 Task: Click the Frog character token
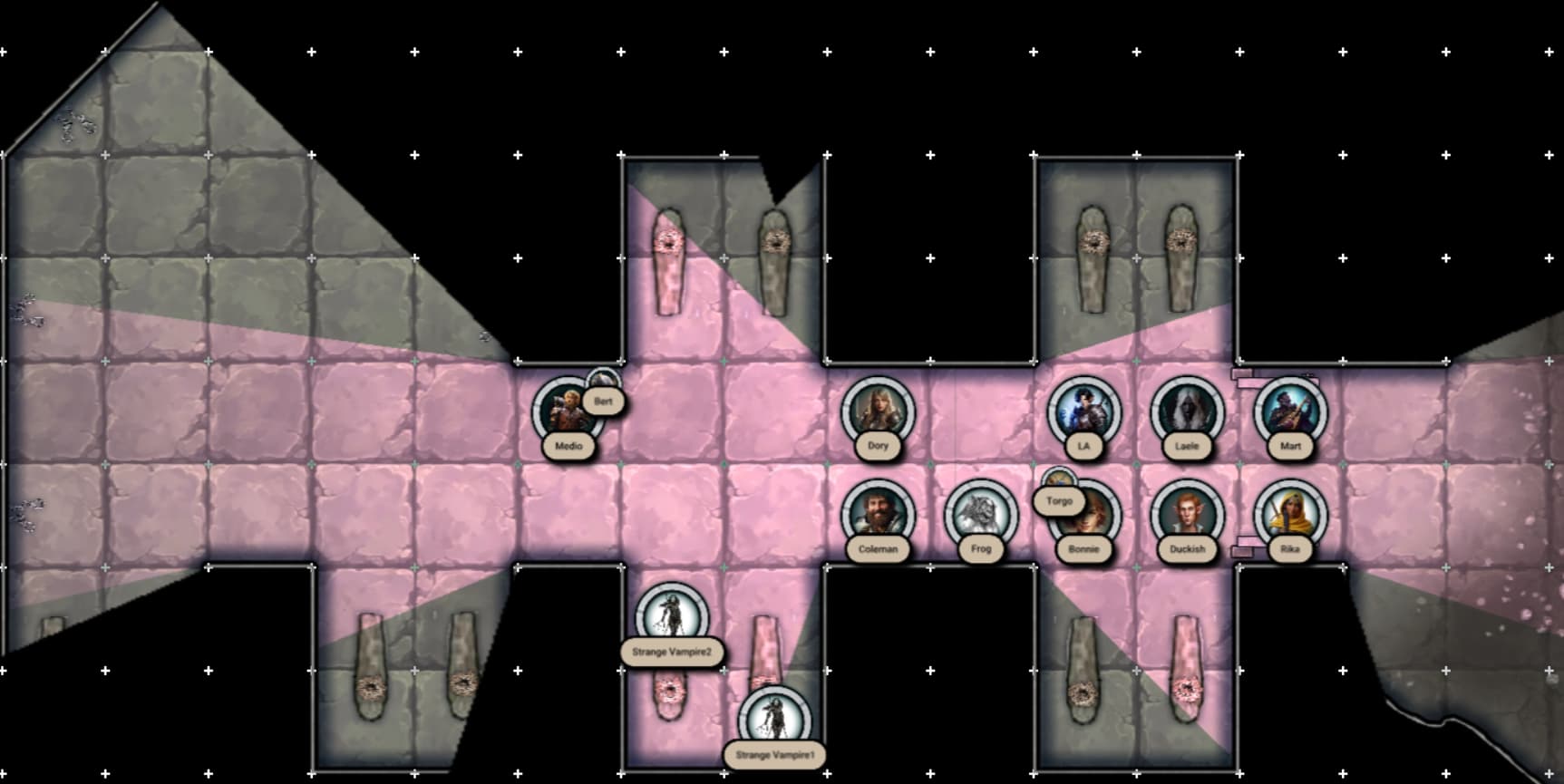click(981, 514)
